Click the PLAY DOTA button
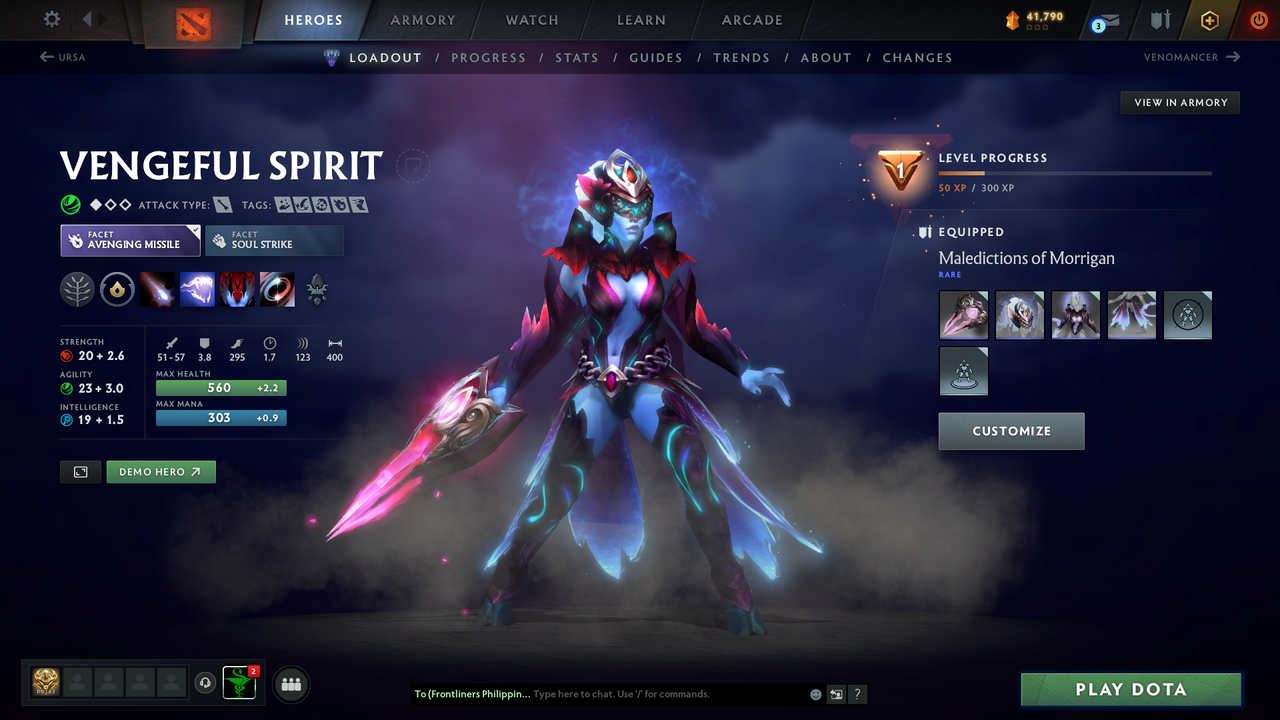Viewport: 1280px width, 720px height. 1130,689
